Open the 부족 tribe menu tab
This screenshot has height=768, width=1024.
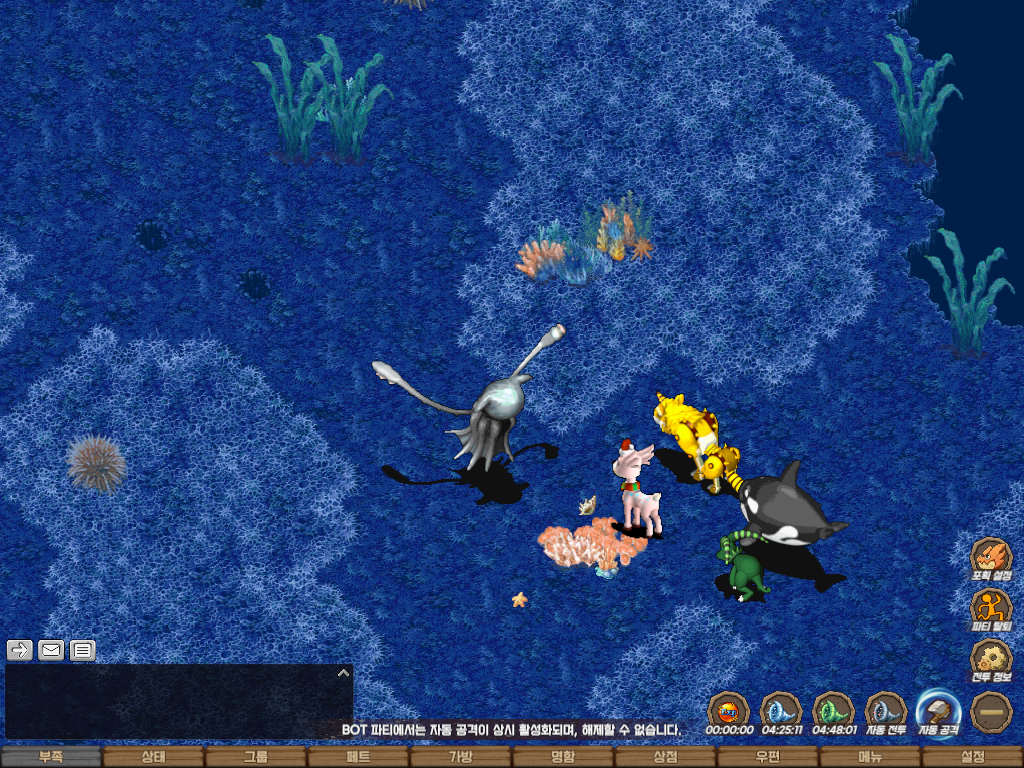coord(51,757)
